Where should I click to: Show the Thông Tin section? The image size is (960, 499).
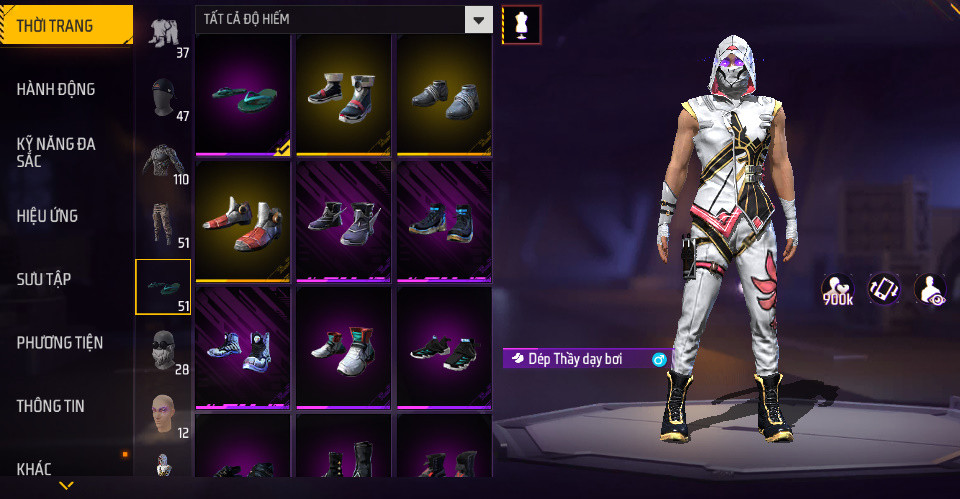pyautogui.click(x=51, y=406)
